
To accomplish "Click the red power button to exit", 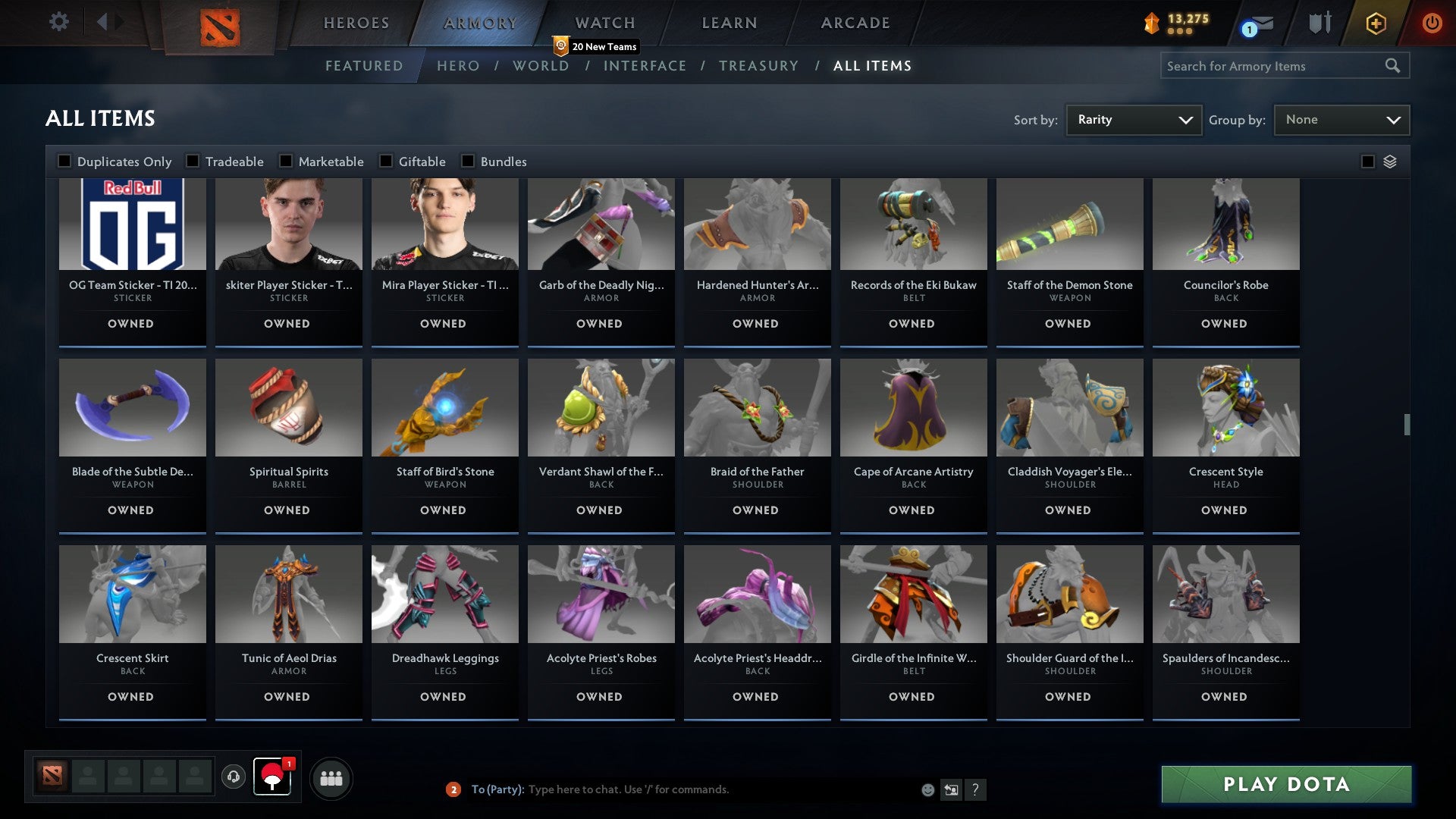I will pyautogui.click(x=1432, y=23).
